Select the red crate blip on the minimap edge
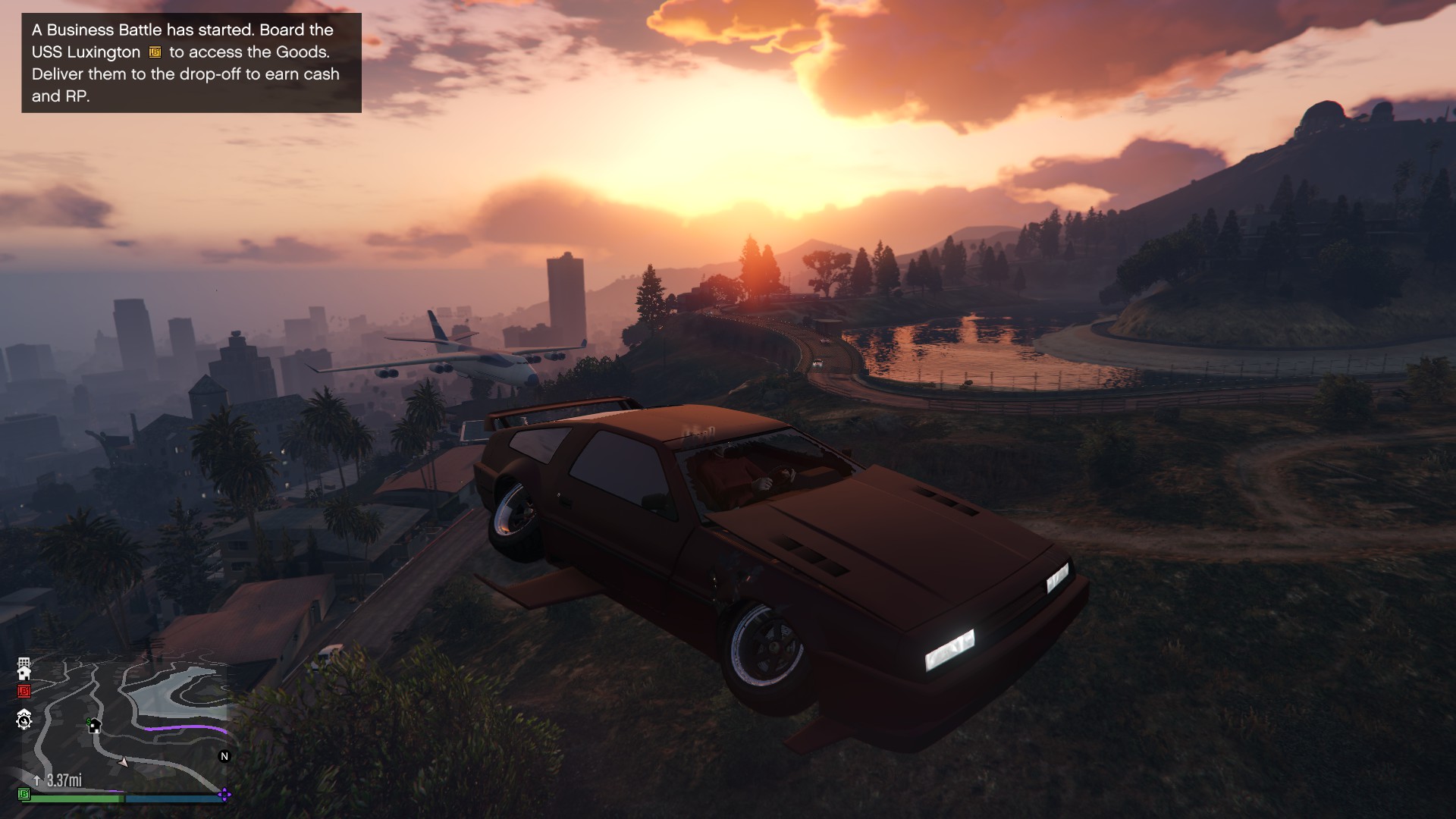 [x=24, y=691]
